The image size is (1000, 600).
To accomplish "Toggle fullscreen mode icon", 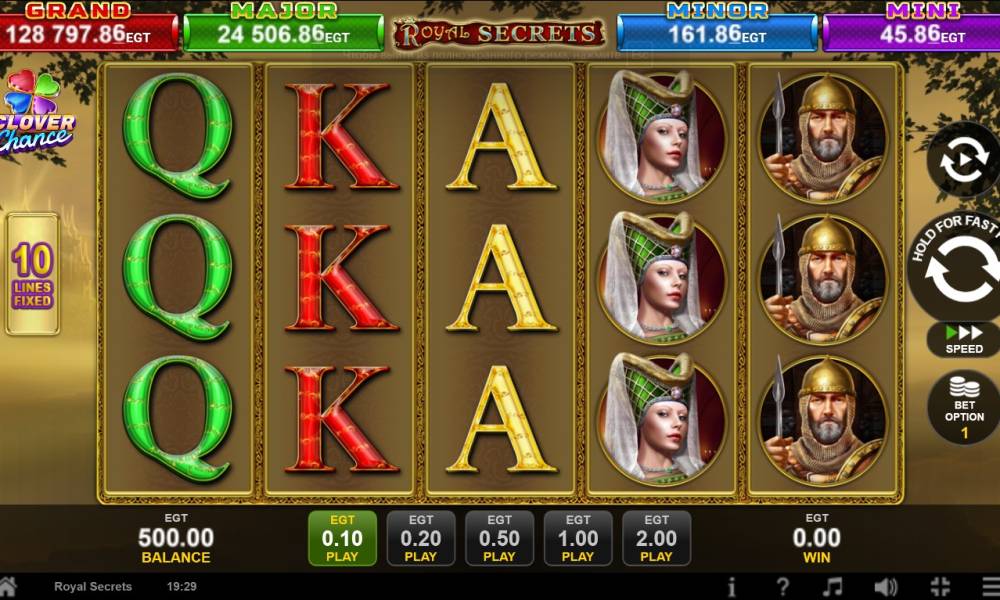I will pos(939,587).
